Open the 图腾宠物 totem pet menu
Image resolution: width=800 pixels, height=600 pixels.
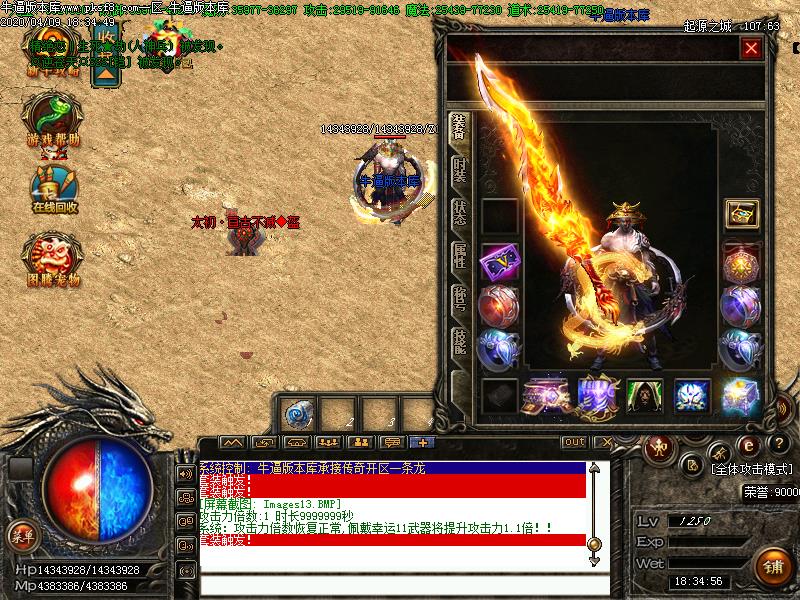[x=51, y=260]
